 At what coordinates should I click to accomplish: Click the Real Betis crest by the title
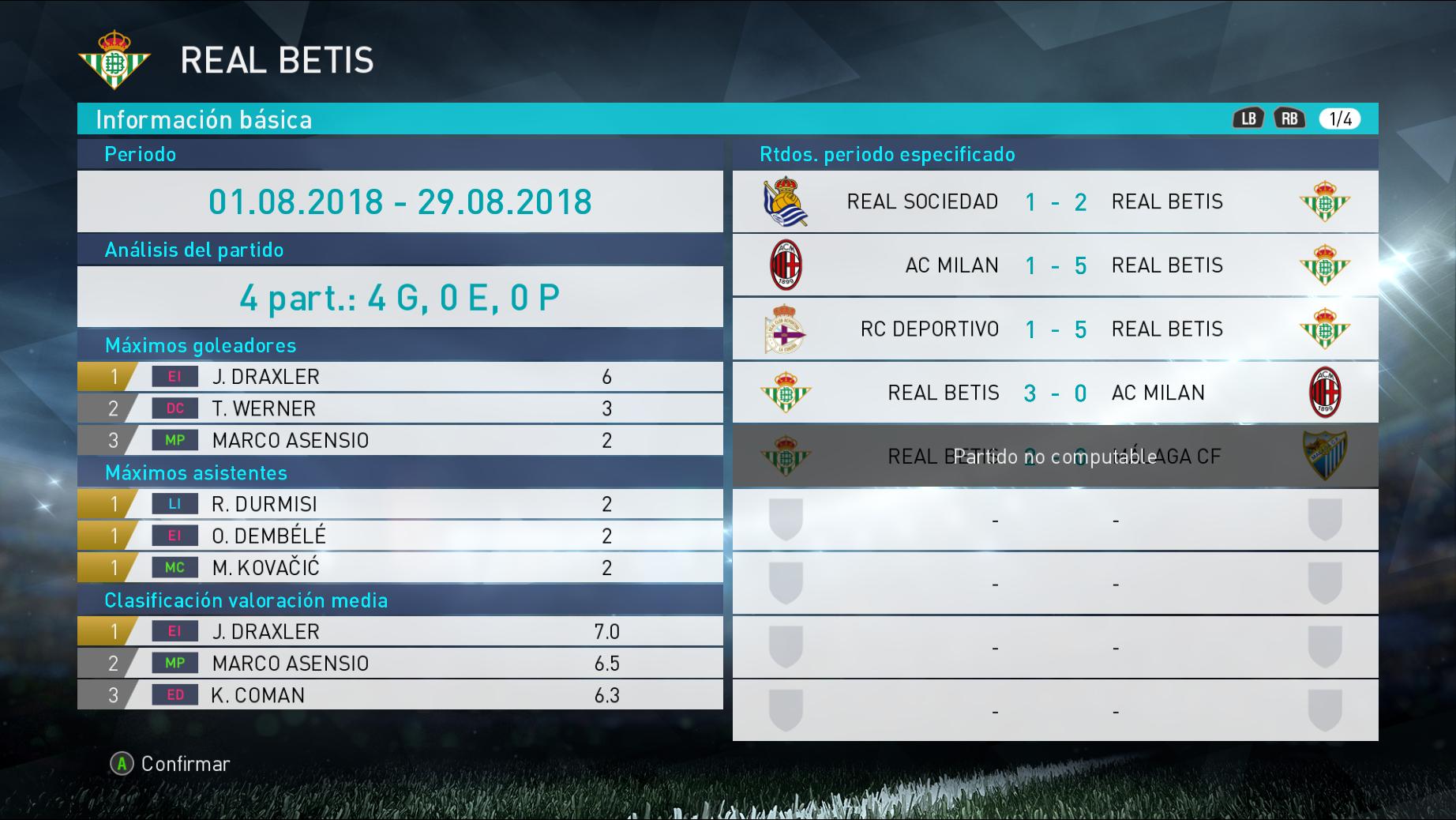[x=114, y=60]
